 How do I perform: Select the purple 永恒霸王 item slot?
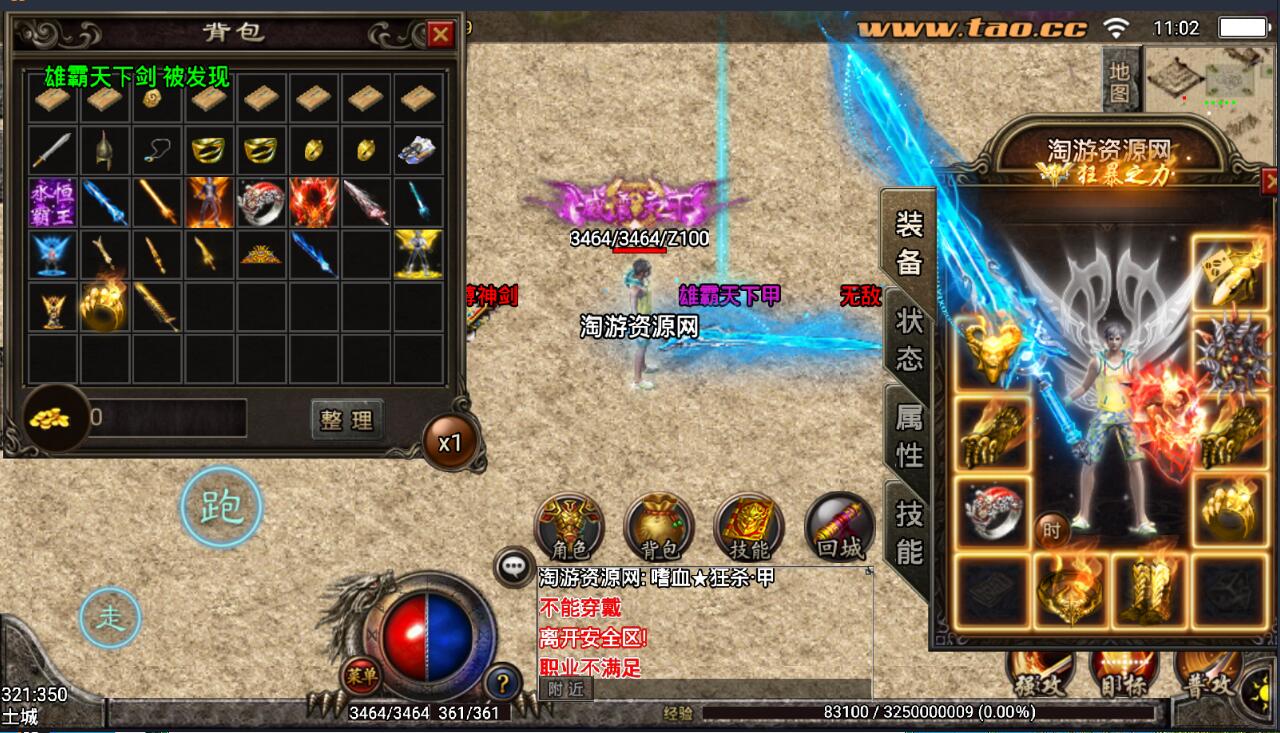tap(52, 202)
